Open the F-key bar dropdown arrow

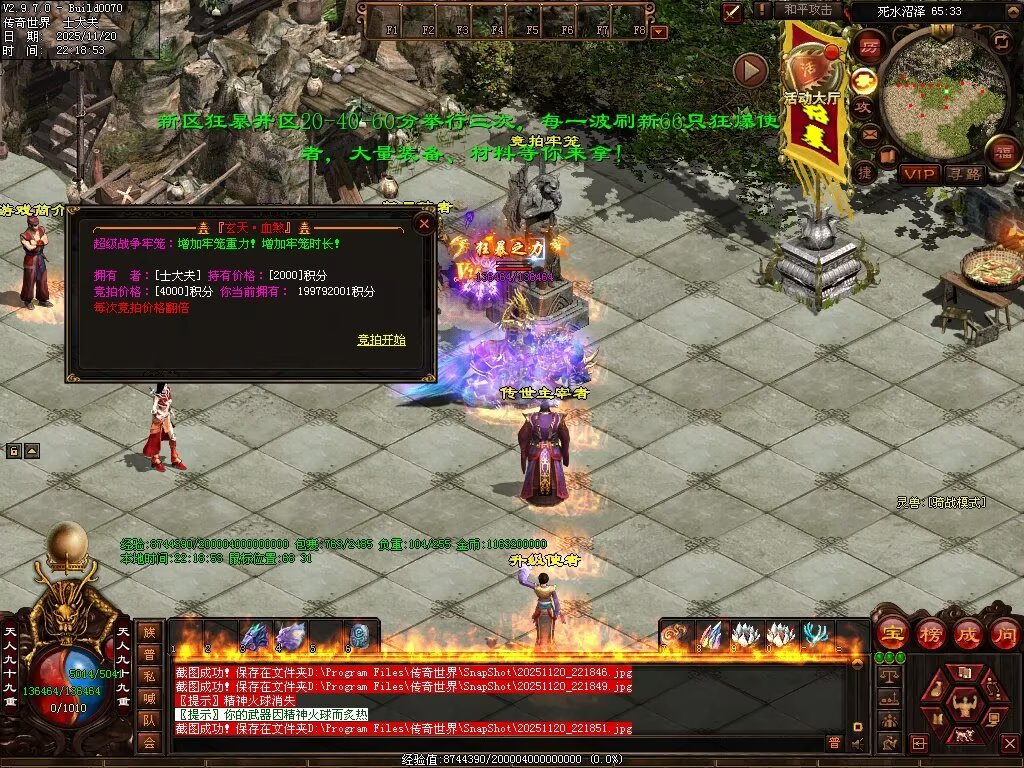(x=658, y=32)
